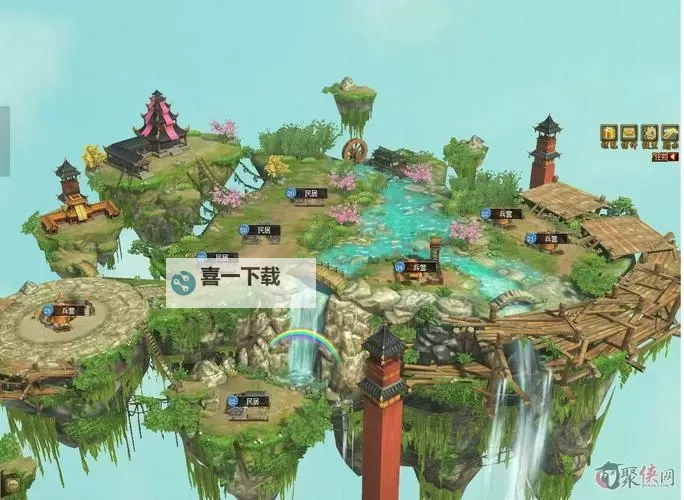The width and height of the screenshot is (684, 500).
Task: Choose the level 21 兵营 barracks label
Action: [548, 239]
